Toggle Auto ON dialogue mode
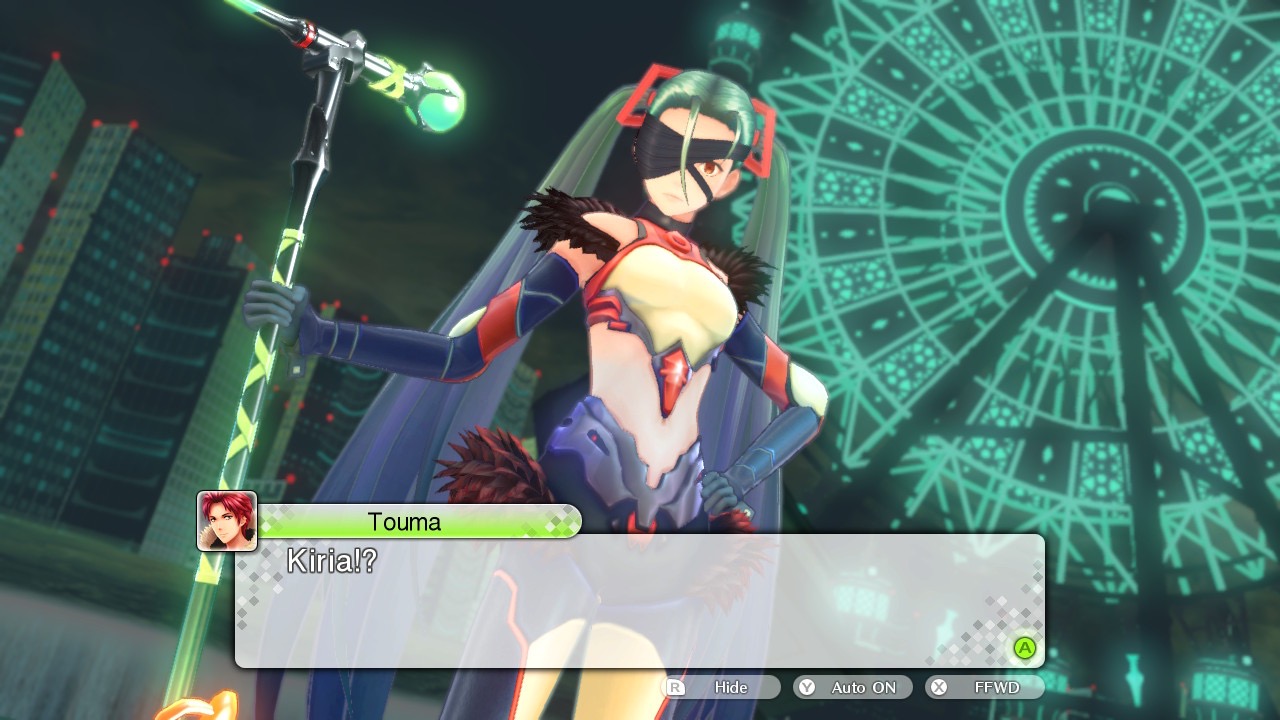 pos(853,688)
